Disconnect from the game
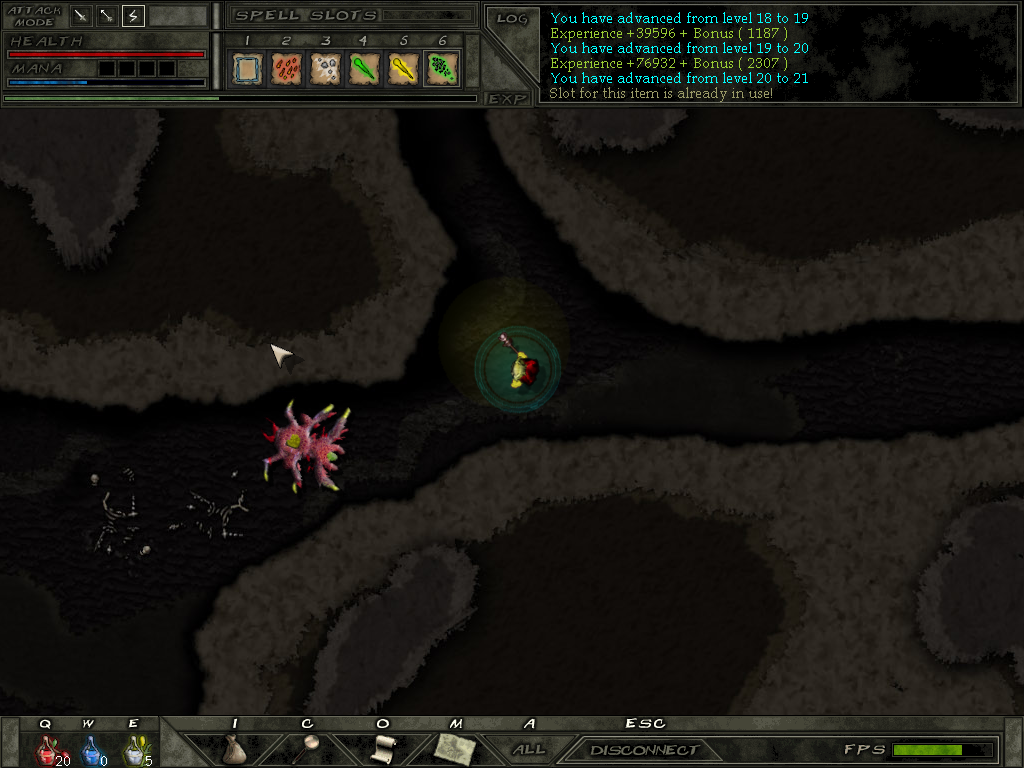1024x768 pixels. point(644,750)
